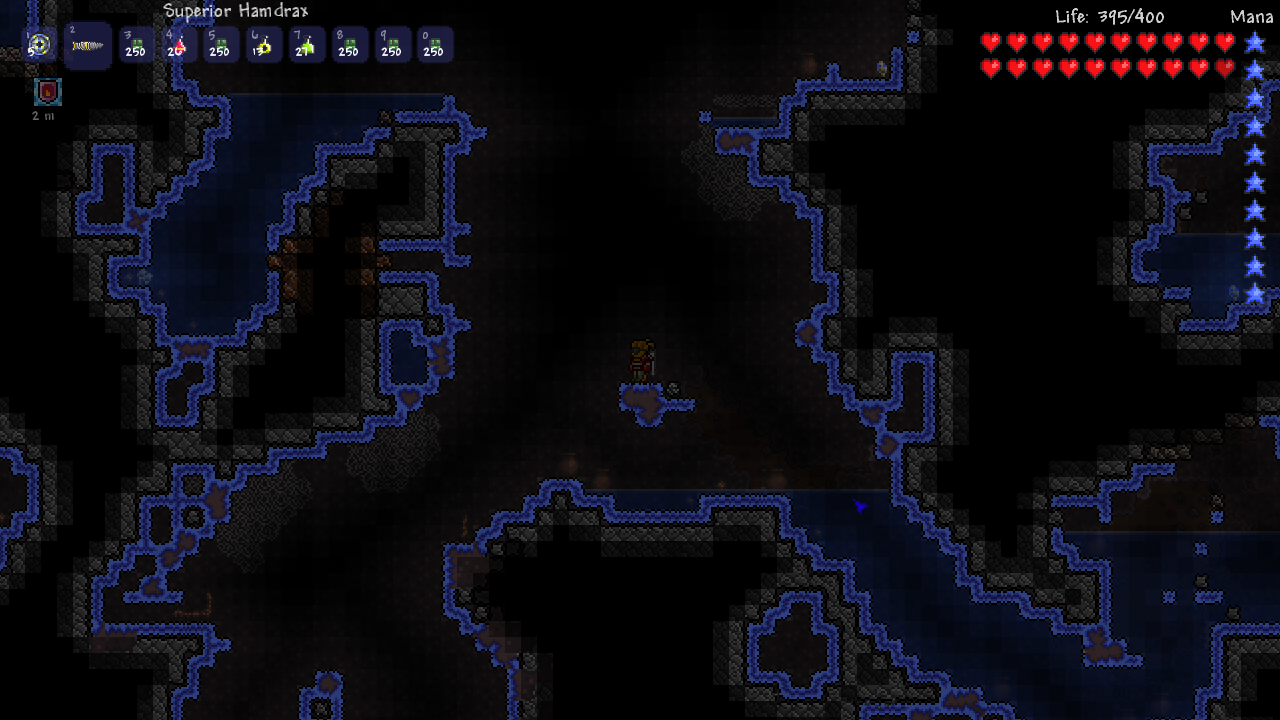Select the green block stack in slot 5

(220, 46)
